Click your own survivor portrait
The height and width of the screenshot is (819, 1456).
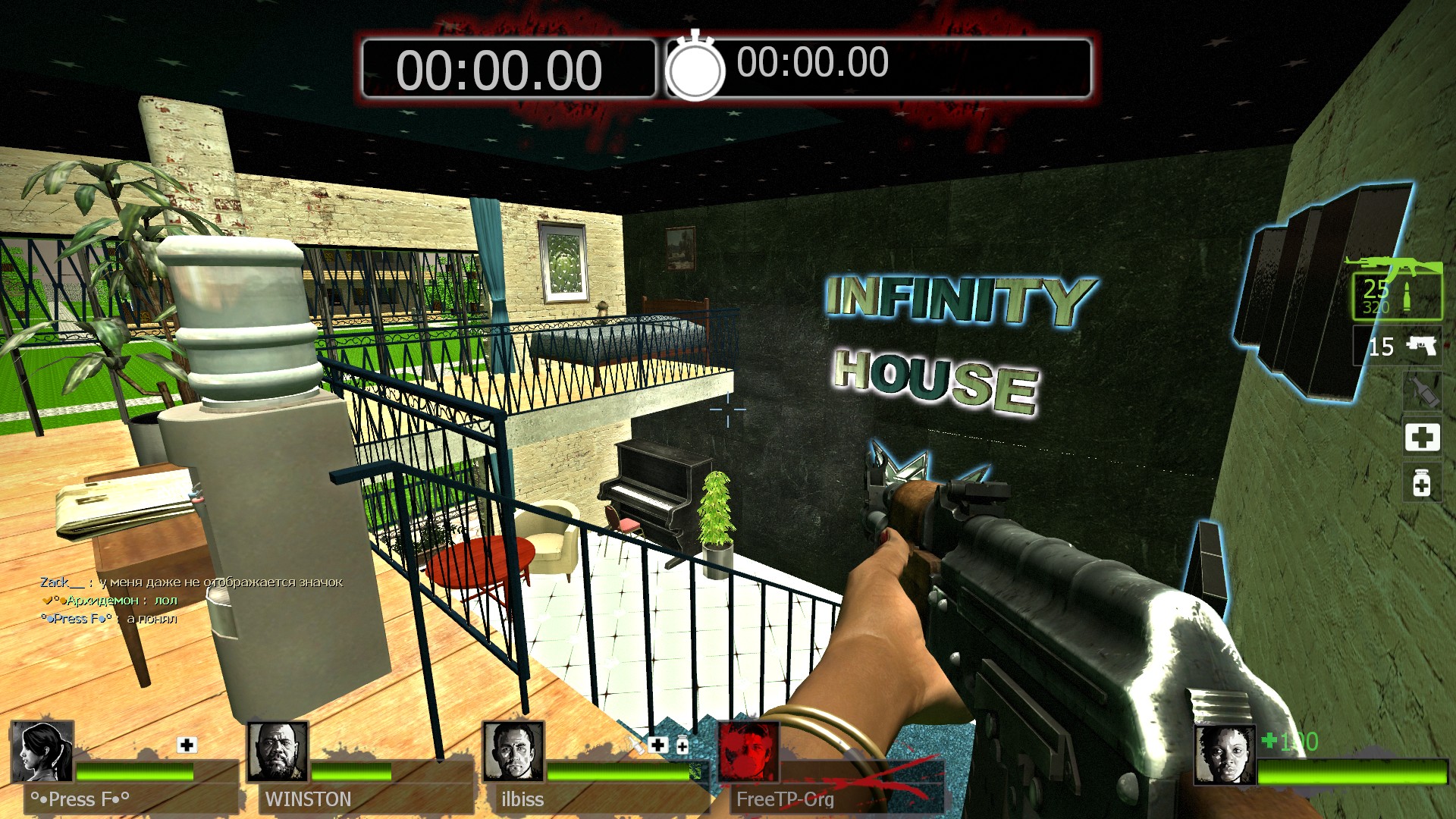1225,755
